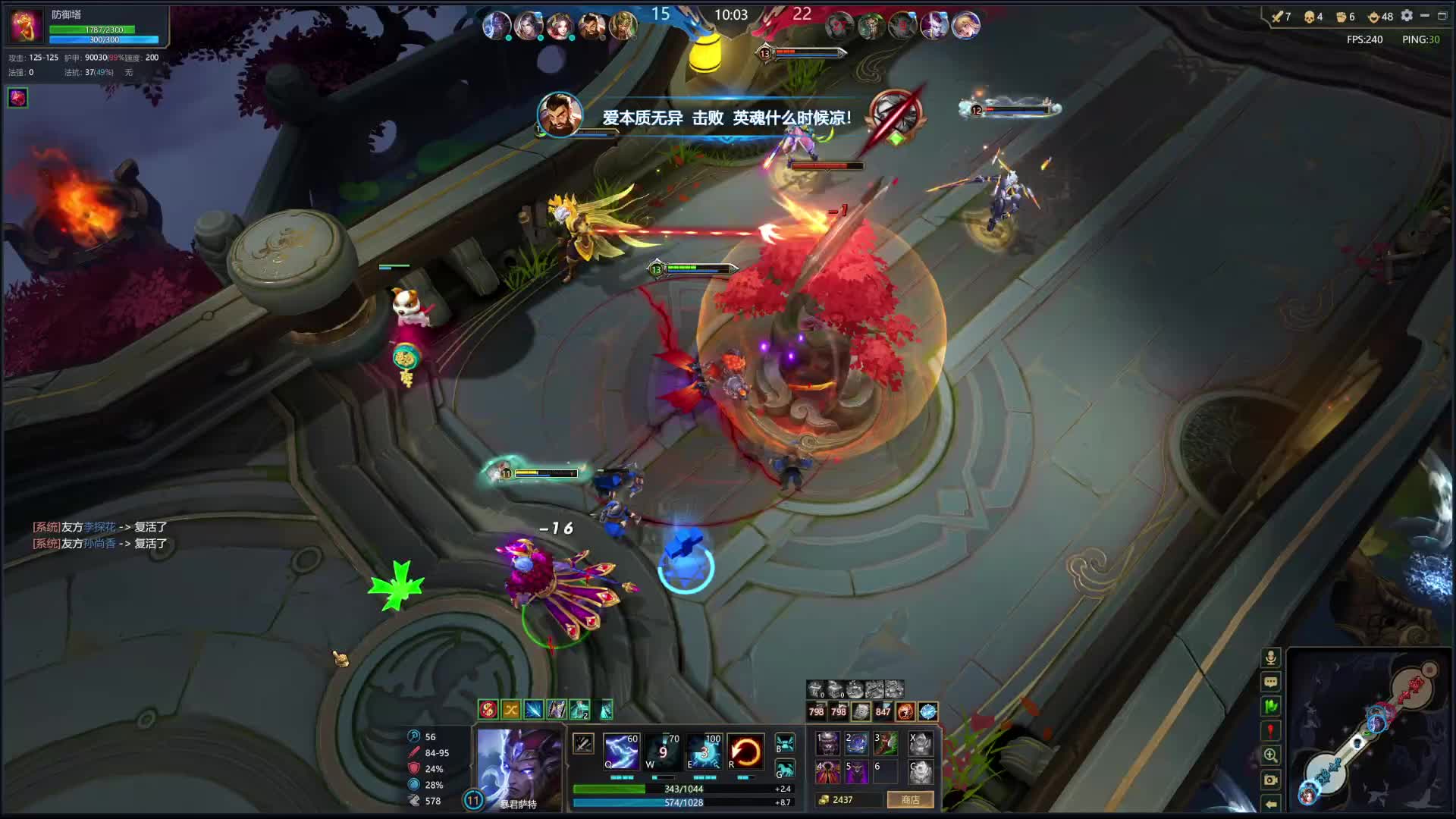Use the B recall icon

[785, 743]
